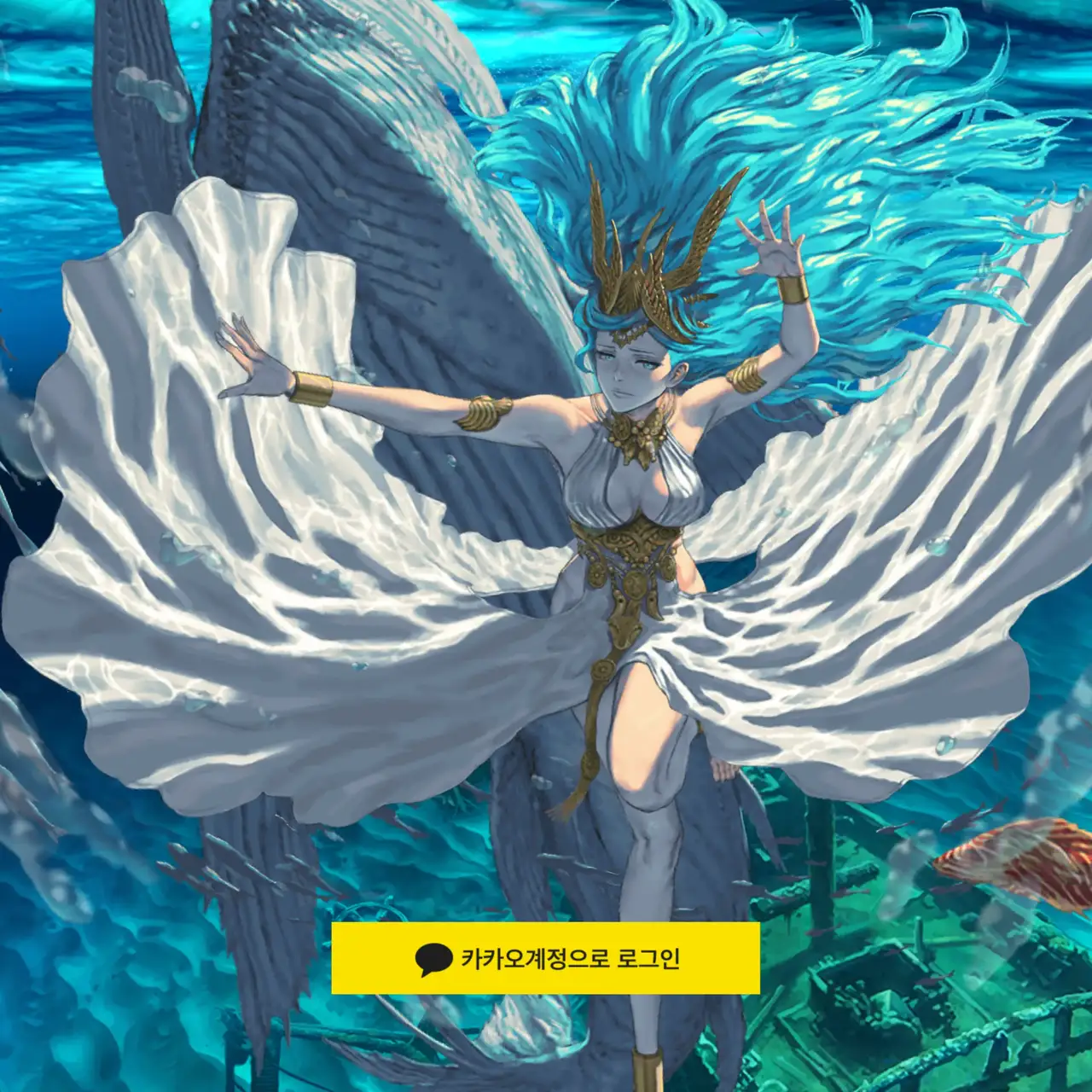Log in with the Kakao account button
This screenshot has width=1092, height=1092.
[x=545, y=958]
